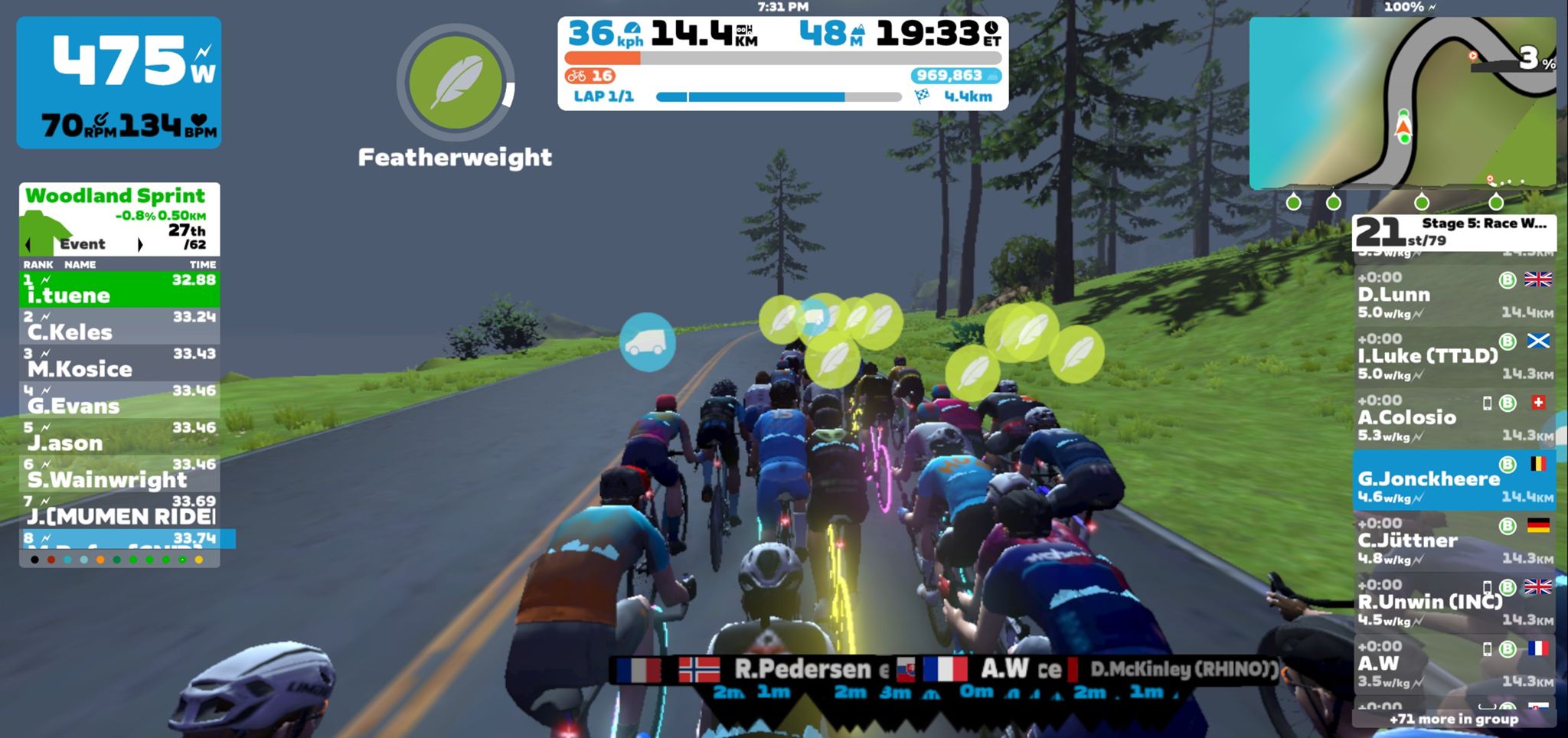
Task: Expand the +71 more in group label
Action: point(1453,719)
